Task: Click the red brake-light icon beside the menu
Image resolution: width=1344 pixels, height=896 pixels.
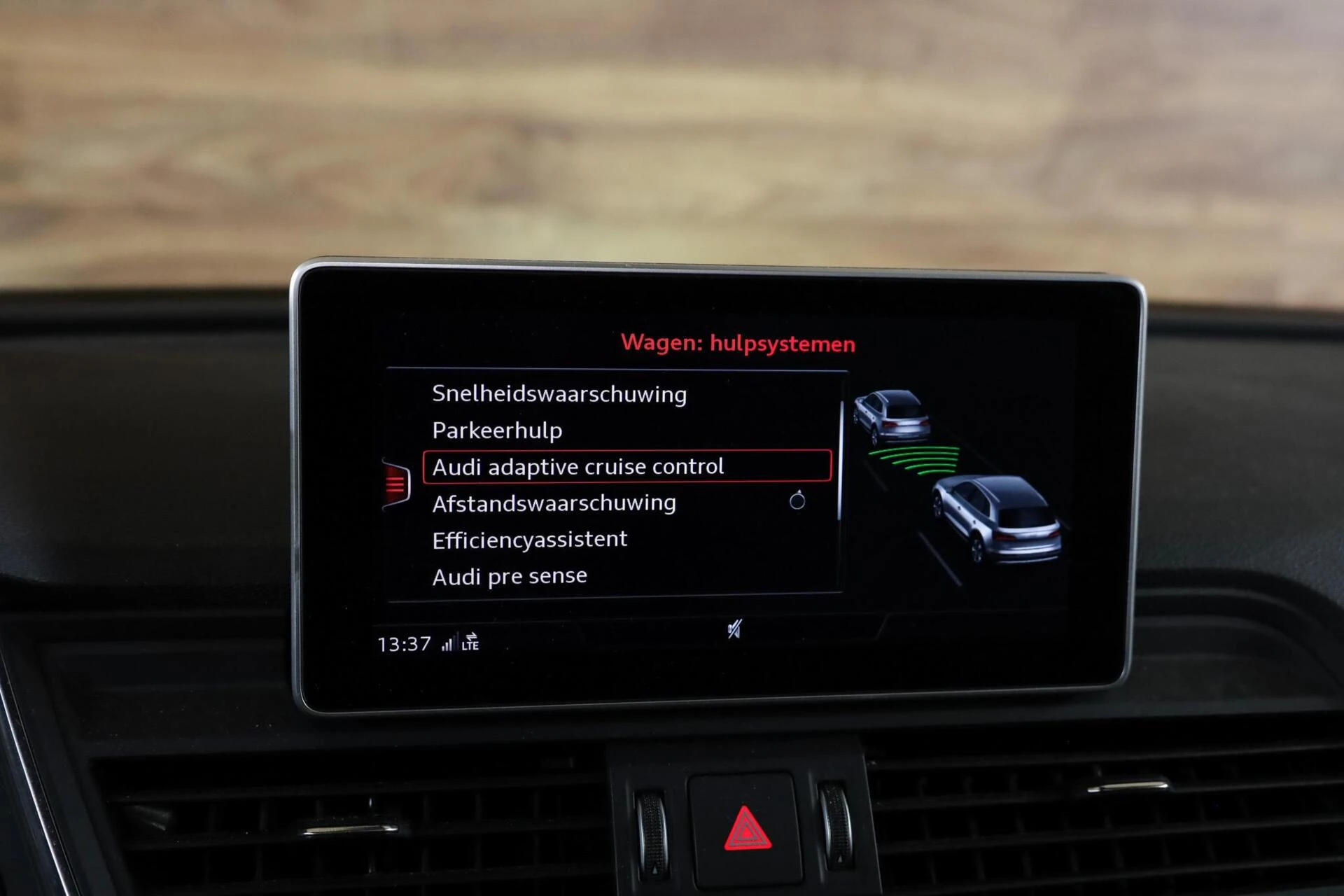Action: click(395, 483)
